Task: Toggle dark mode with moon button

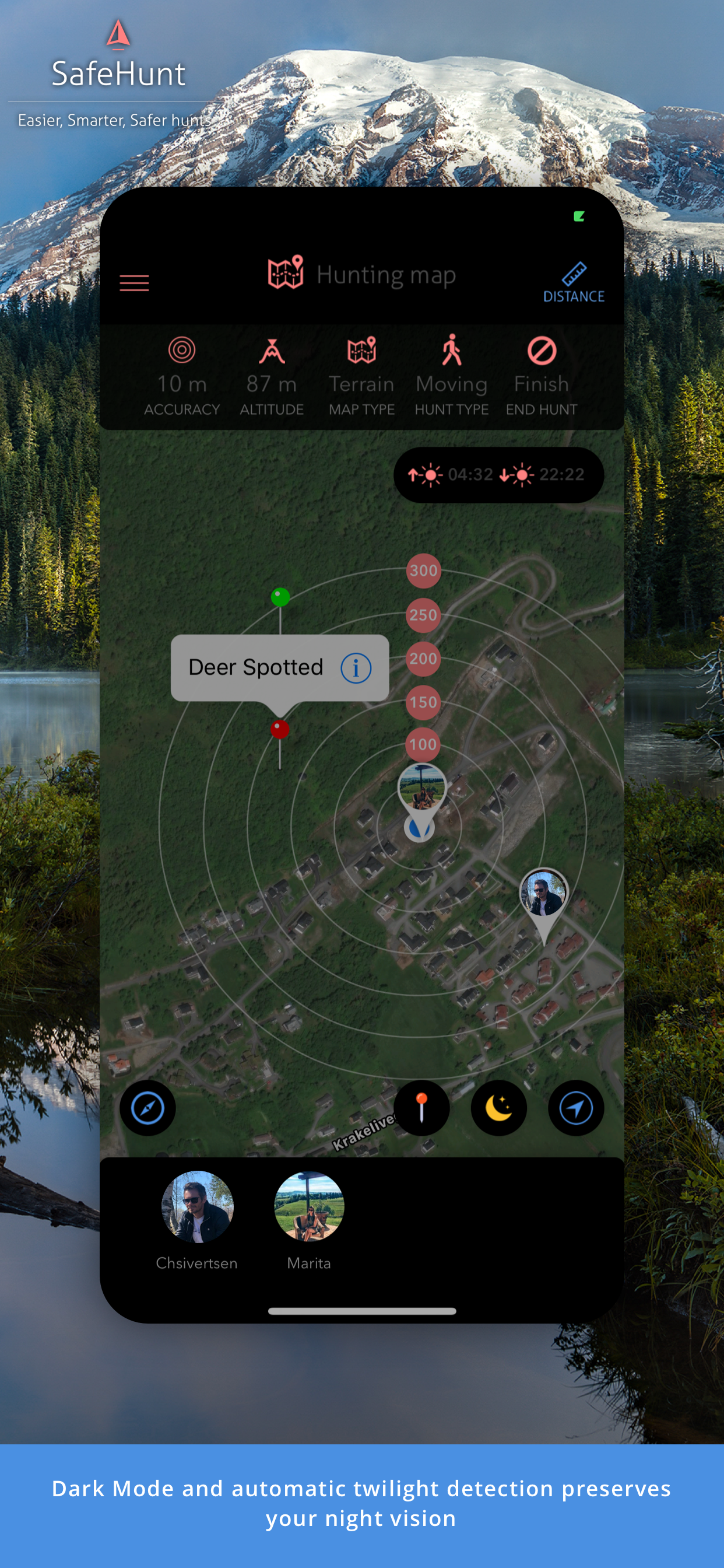Action: point(498,1108)
